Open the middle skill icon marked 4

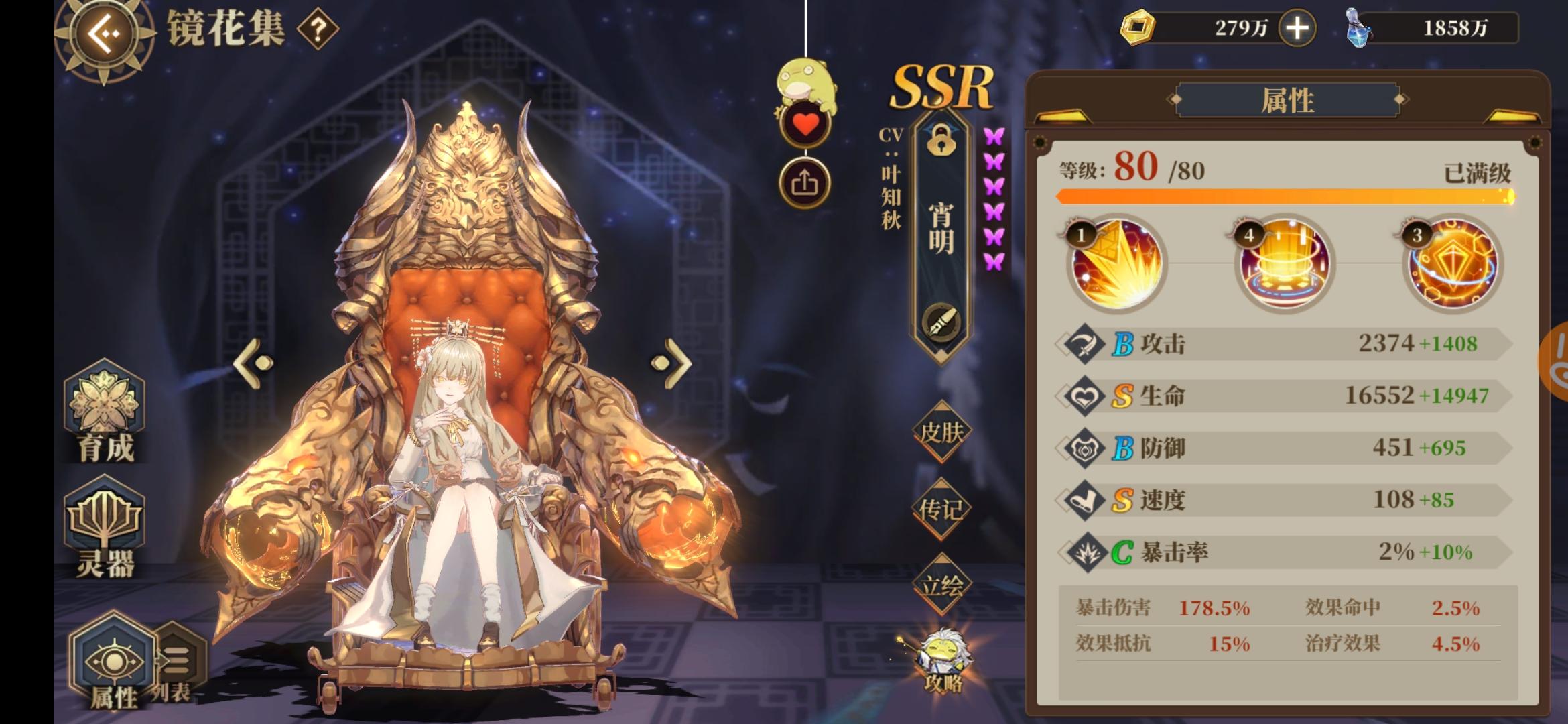[x=1285, y=265]
